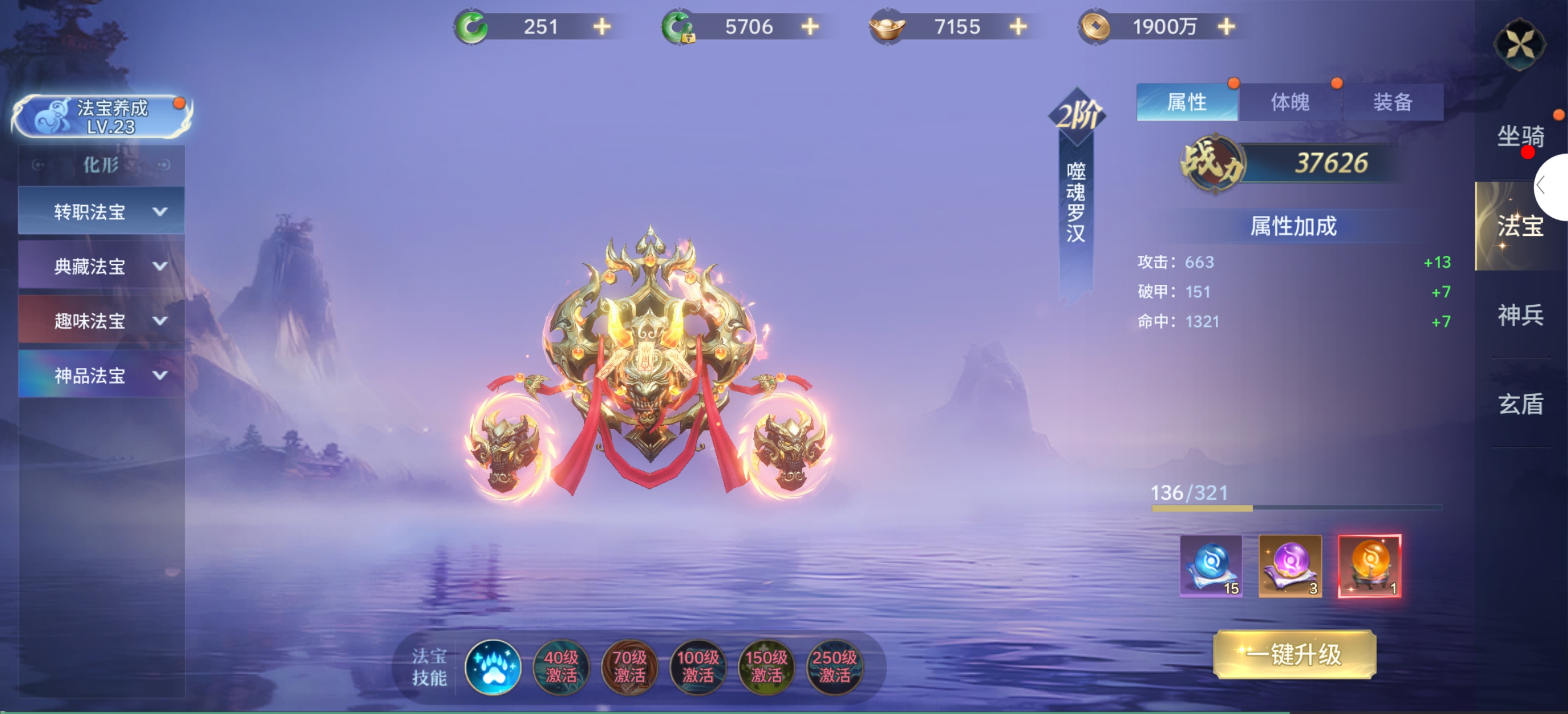Viewport: 1568px width, 714px height.
Task: Select the blue orb upgrade material
Action: [x=1211, y=566]
